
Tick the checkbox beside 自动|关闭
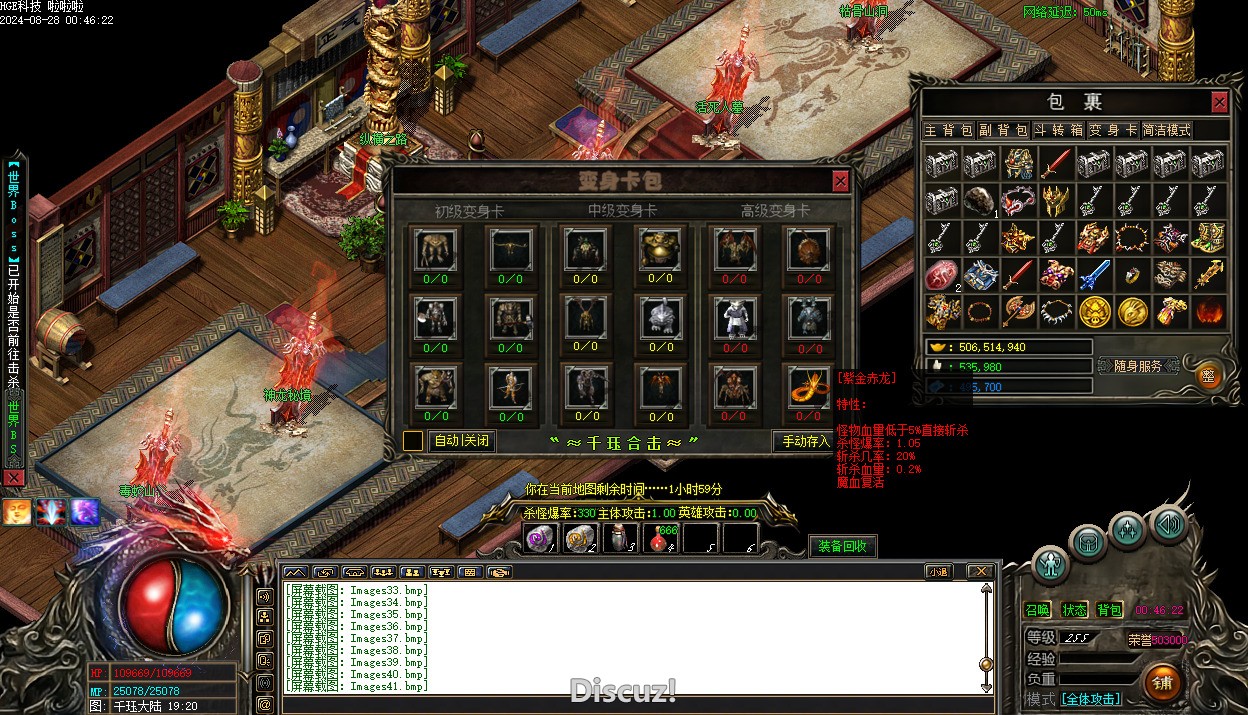(x=413, y=441)
